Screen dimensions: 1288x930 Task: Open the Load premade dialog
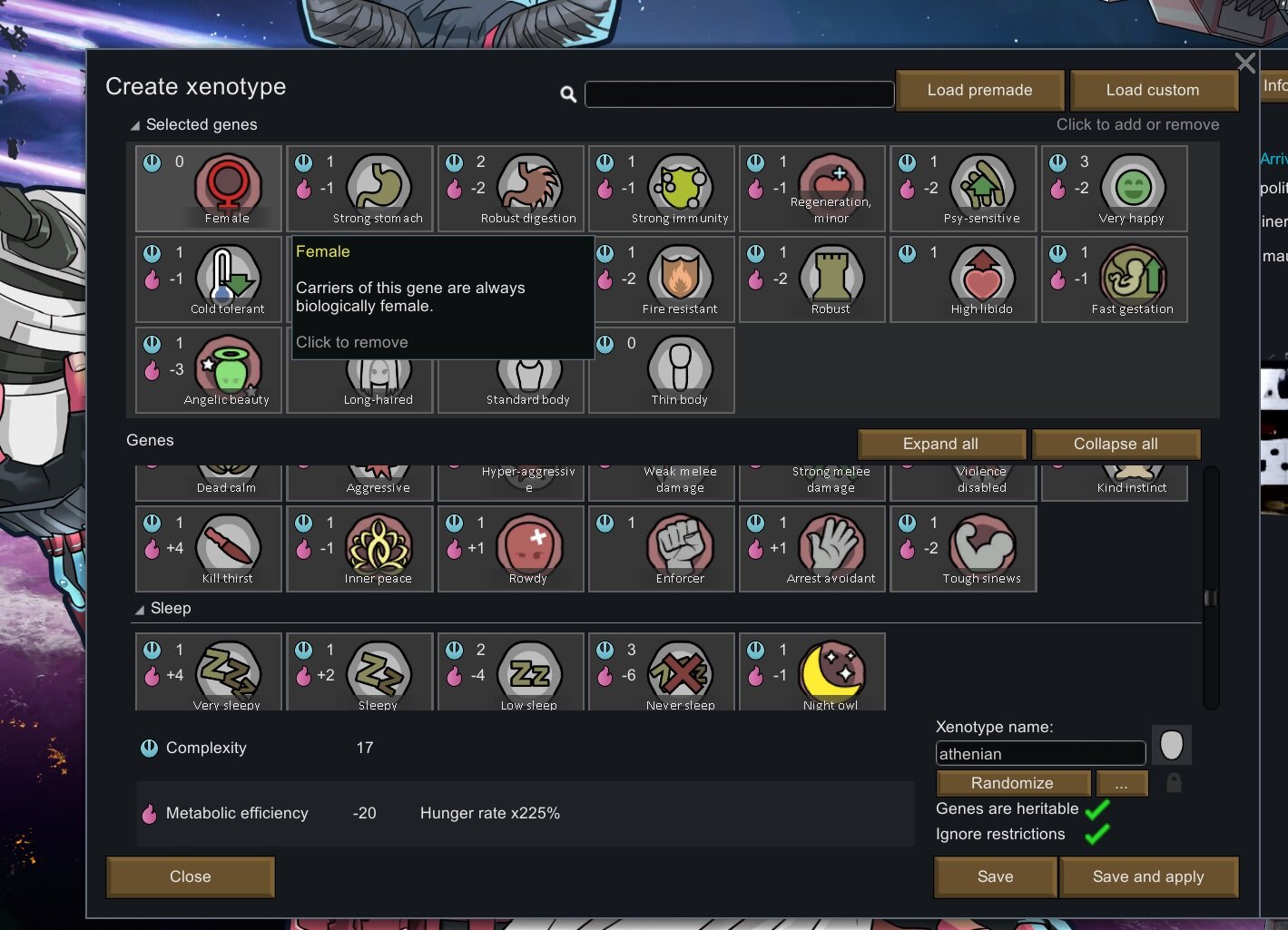pos(979,90)
